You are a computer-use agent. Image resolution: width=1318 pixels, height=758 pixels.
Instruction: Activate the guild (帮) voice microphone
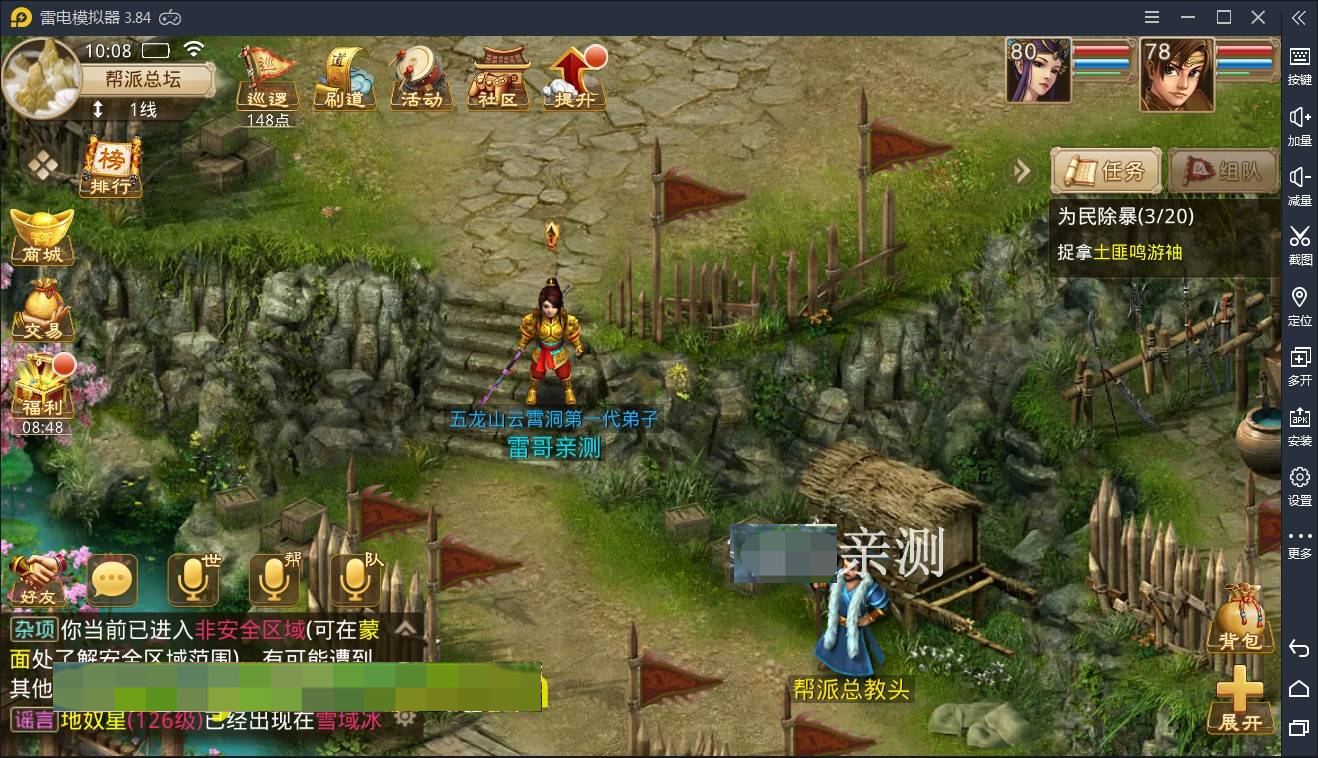click(x=273, y=579)
